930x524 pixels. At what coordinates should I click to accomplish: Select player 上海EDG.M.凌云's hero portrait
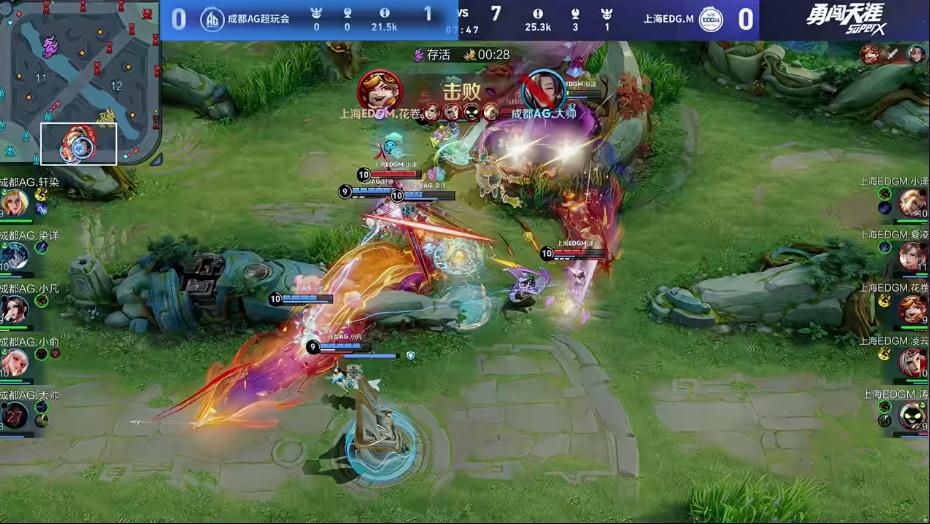[x=912, y=361]
